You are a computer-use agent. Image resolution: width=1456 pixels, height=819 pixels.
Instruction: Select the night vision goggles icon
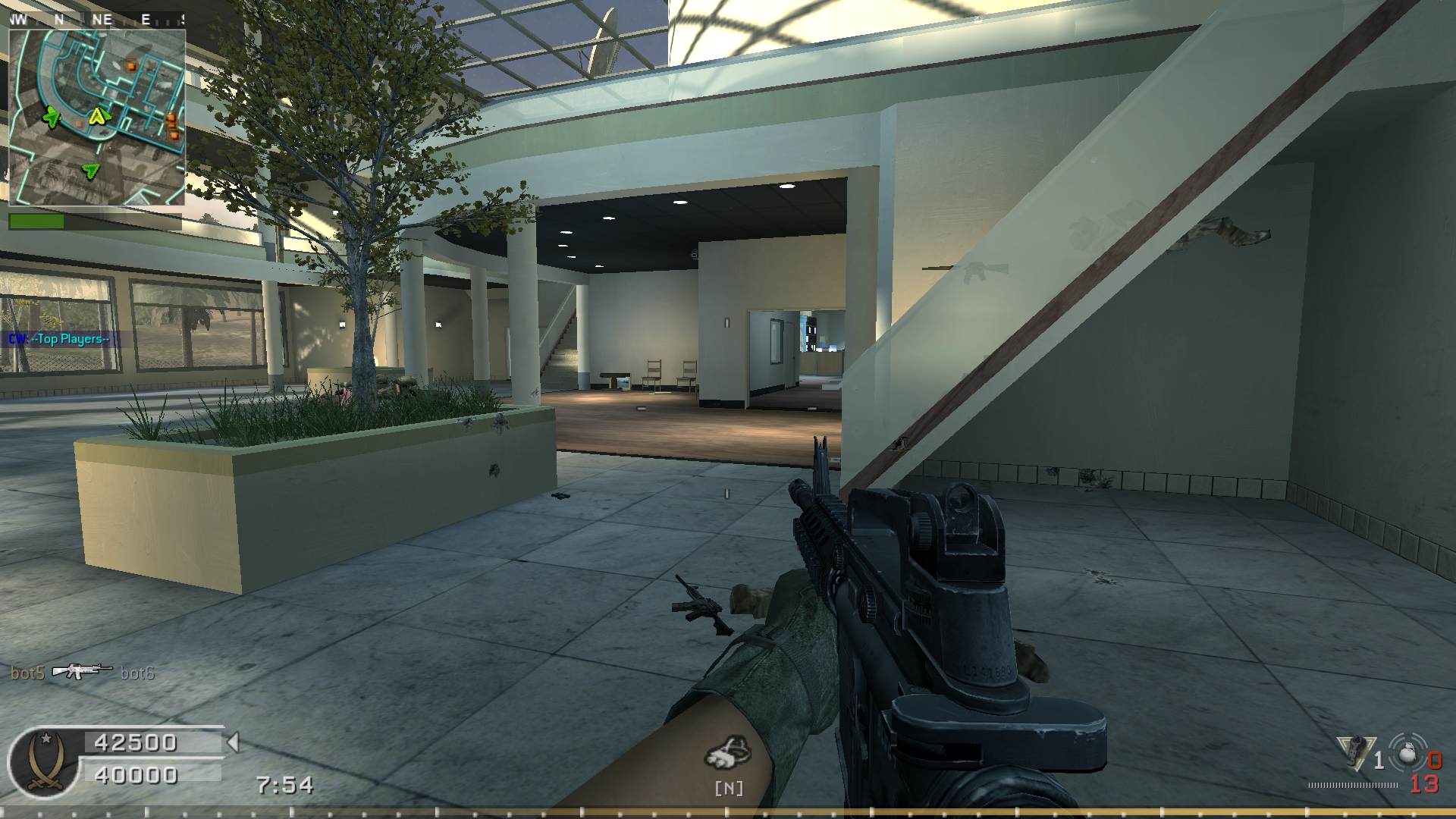click(728, 752)
